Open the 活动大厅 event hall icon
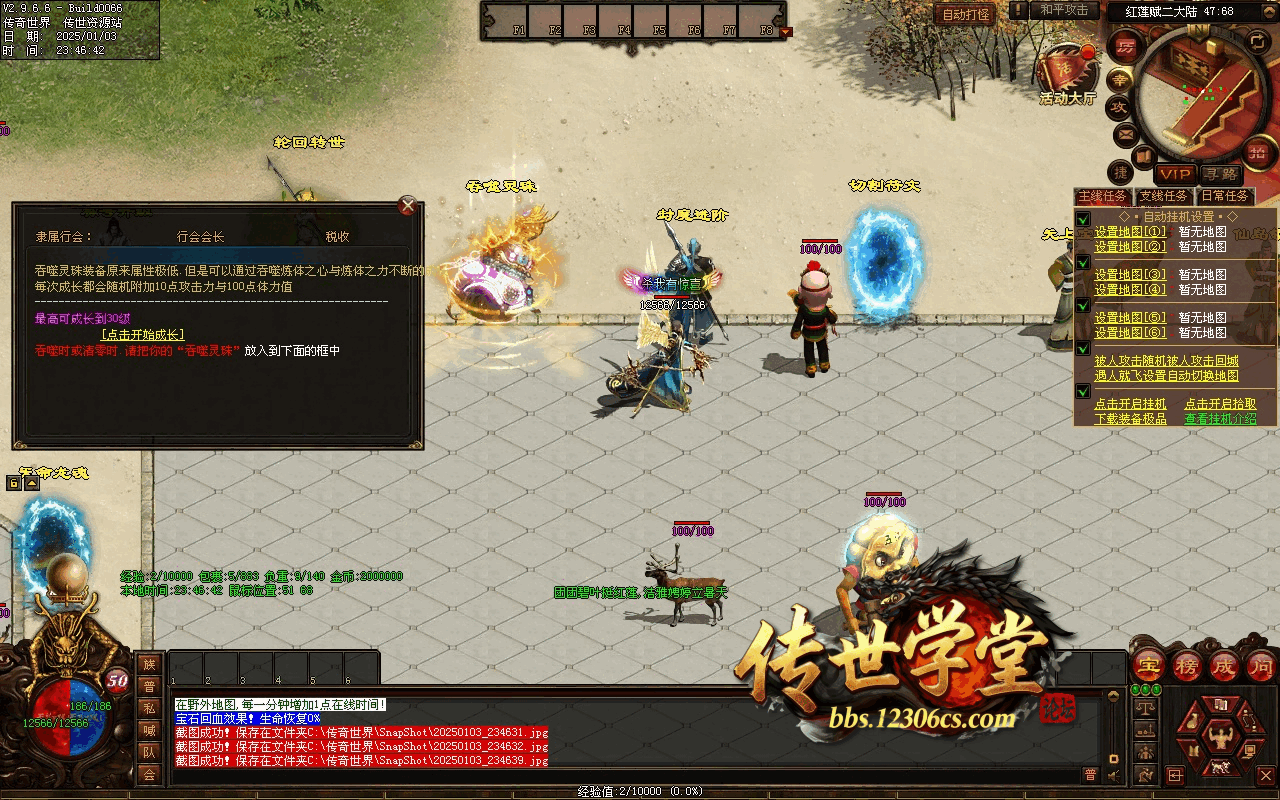 tap(1066, 75)
